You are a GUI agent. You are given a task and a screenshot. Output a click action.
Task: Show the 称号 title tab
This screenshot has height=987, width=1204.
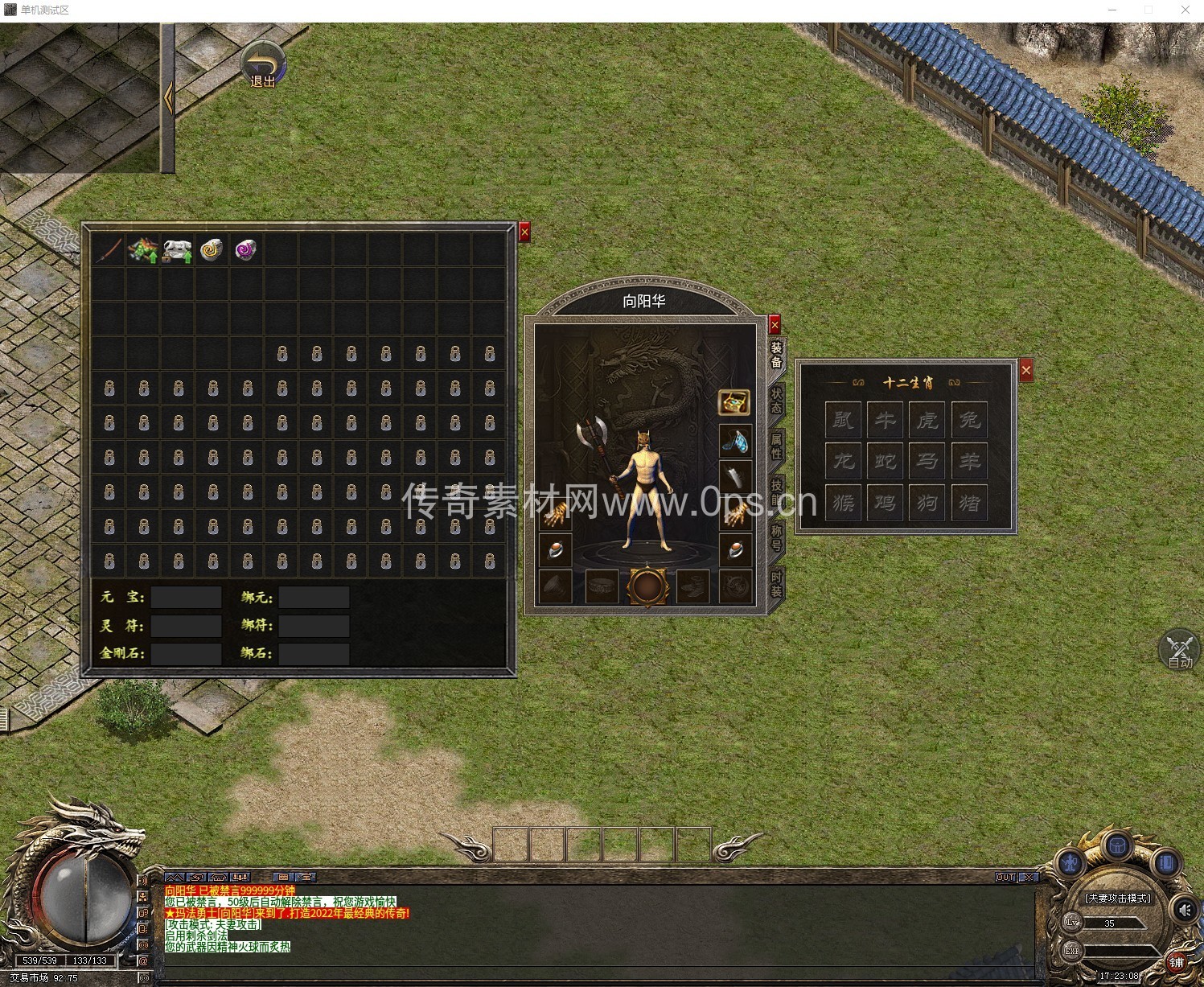coord(776,537)
